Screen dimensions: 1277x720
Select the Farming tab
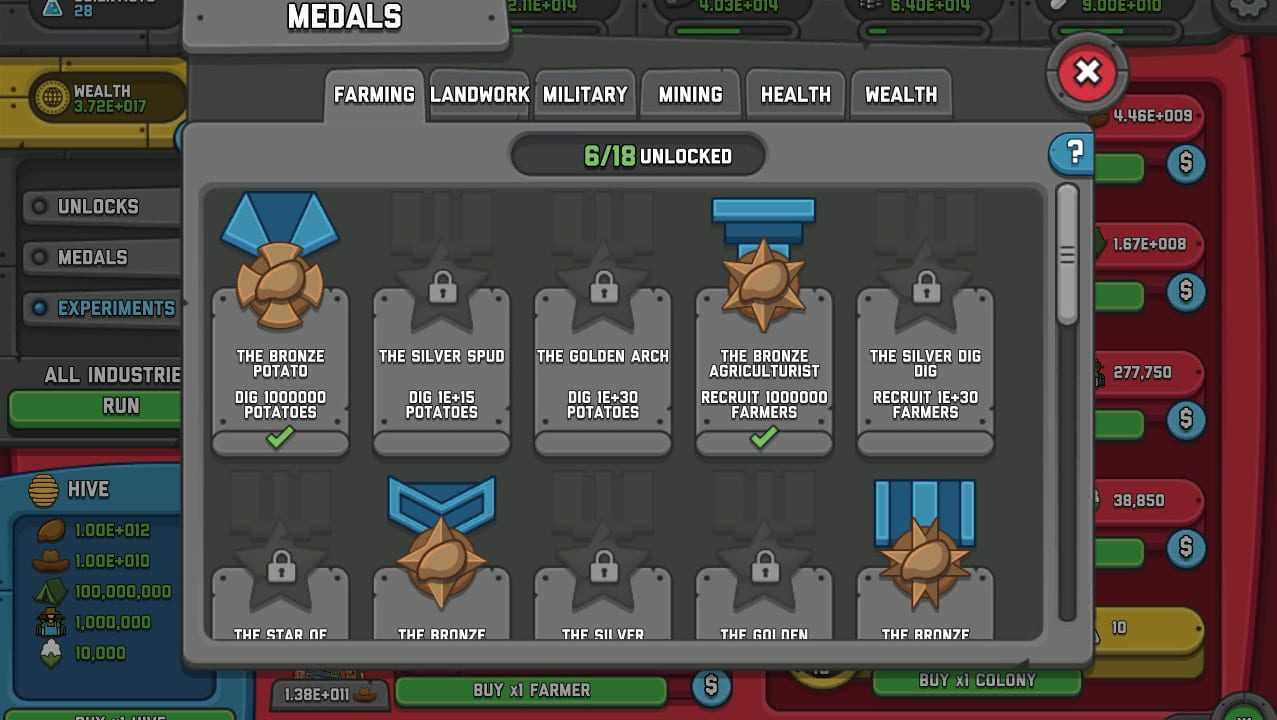pyautogui.click(x=374, y=95)
